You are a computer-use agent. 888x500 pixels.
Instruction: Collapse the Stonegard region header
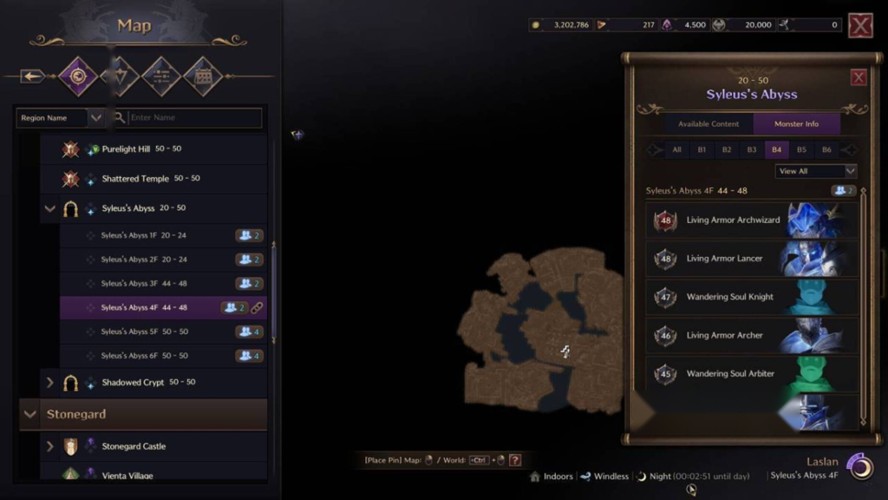(x=30, y=414)
